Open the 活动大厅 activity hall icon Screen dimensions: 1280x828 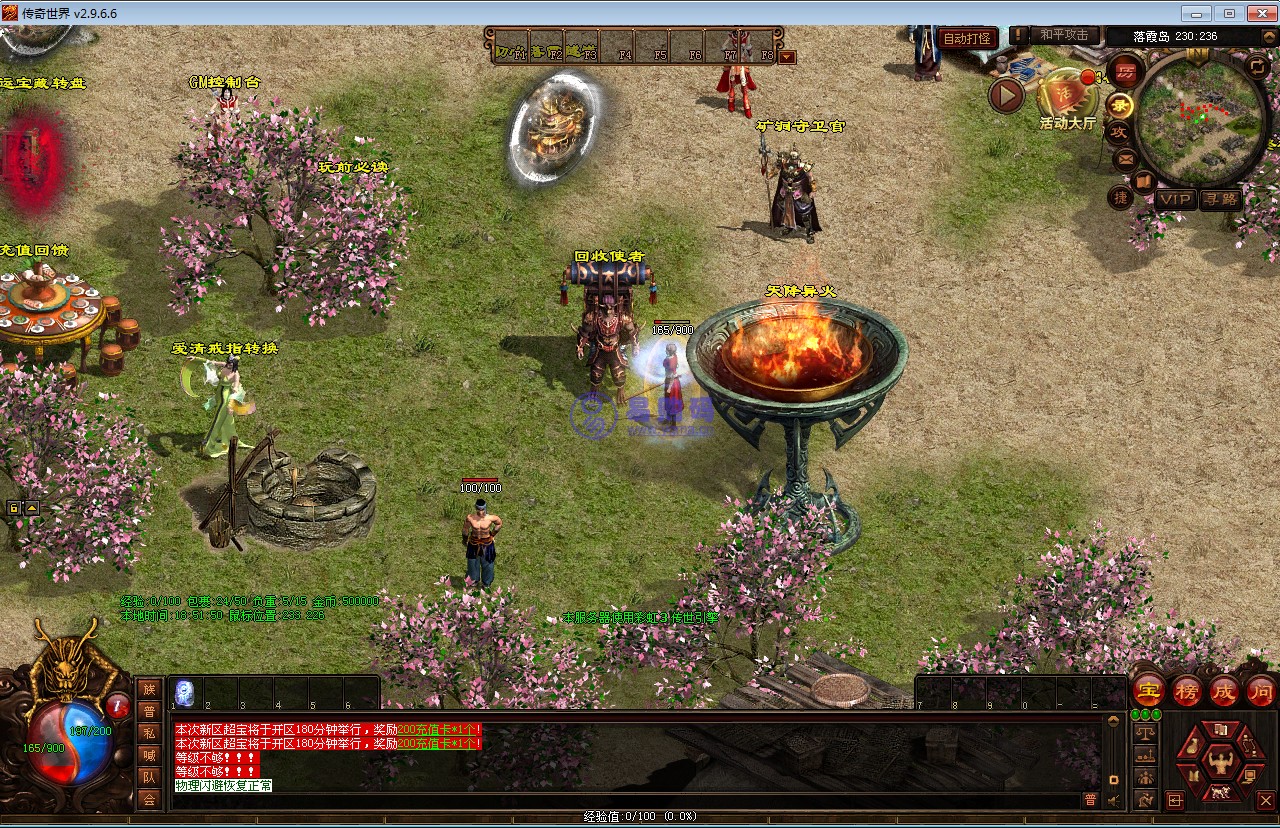coord(1066,98)
